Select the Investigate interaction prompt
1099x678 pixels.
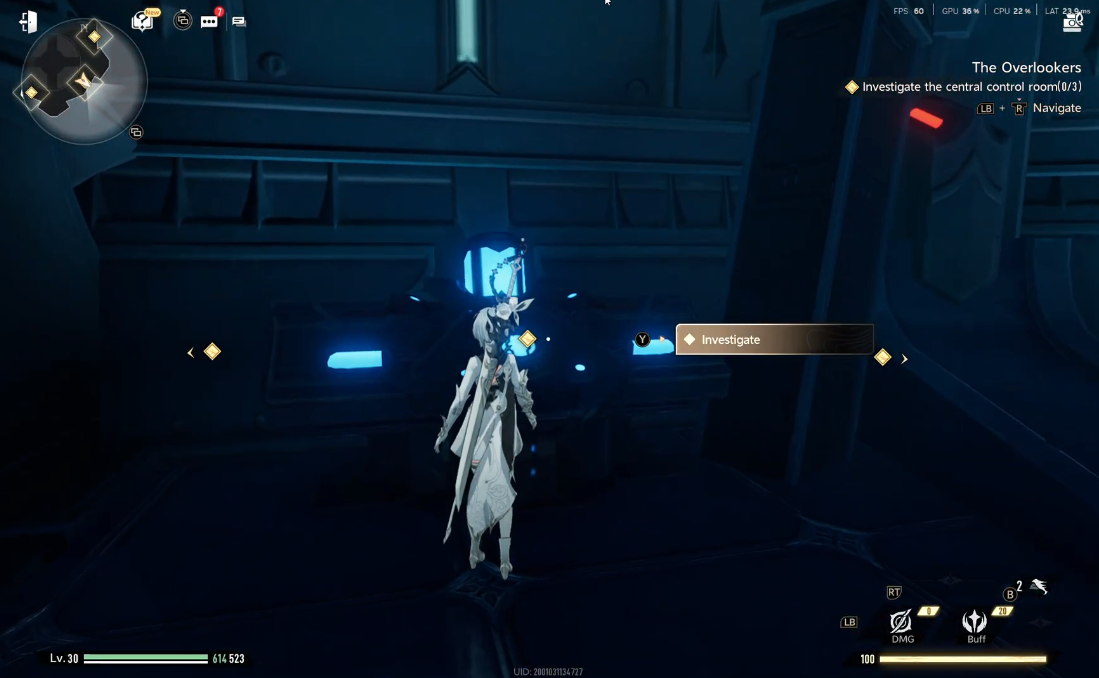pyautogui.click(x=774, y=340)
